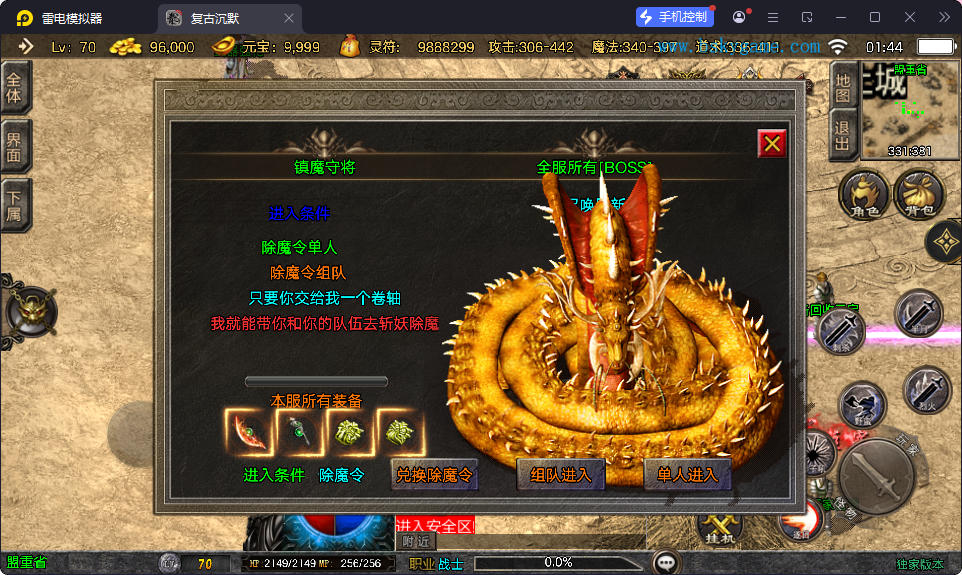Open the 全体 tab on the left edge
The width and height of the screenshot is (962, 575).
click(15, 88)
